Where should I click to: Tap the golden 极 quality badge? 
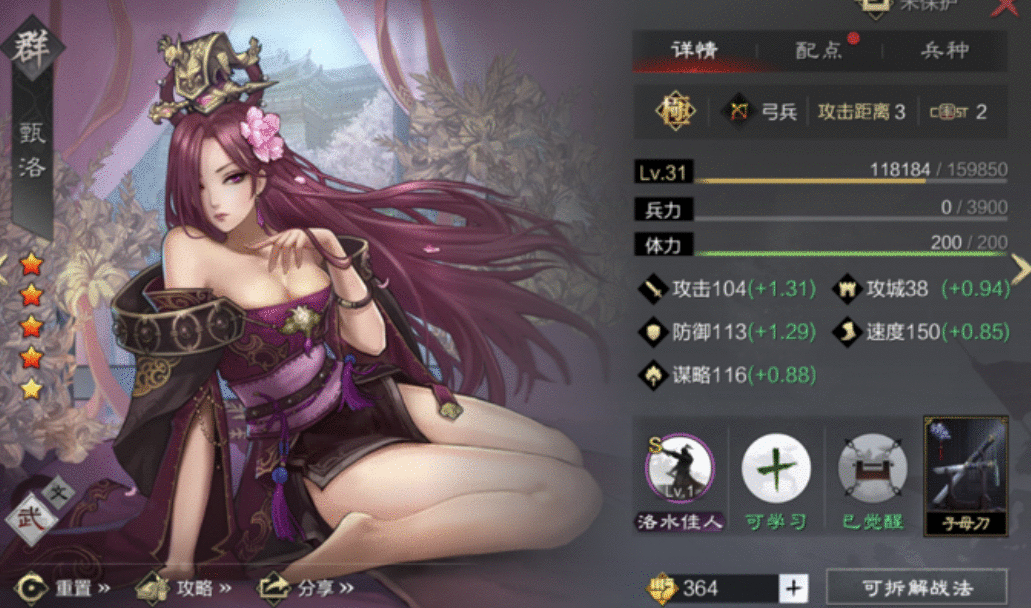[674, 111]
